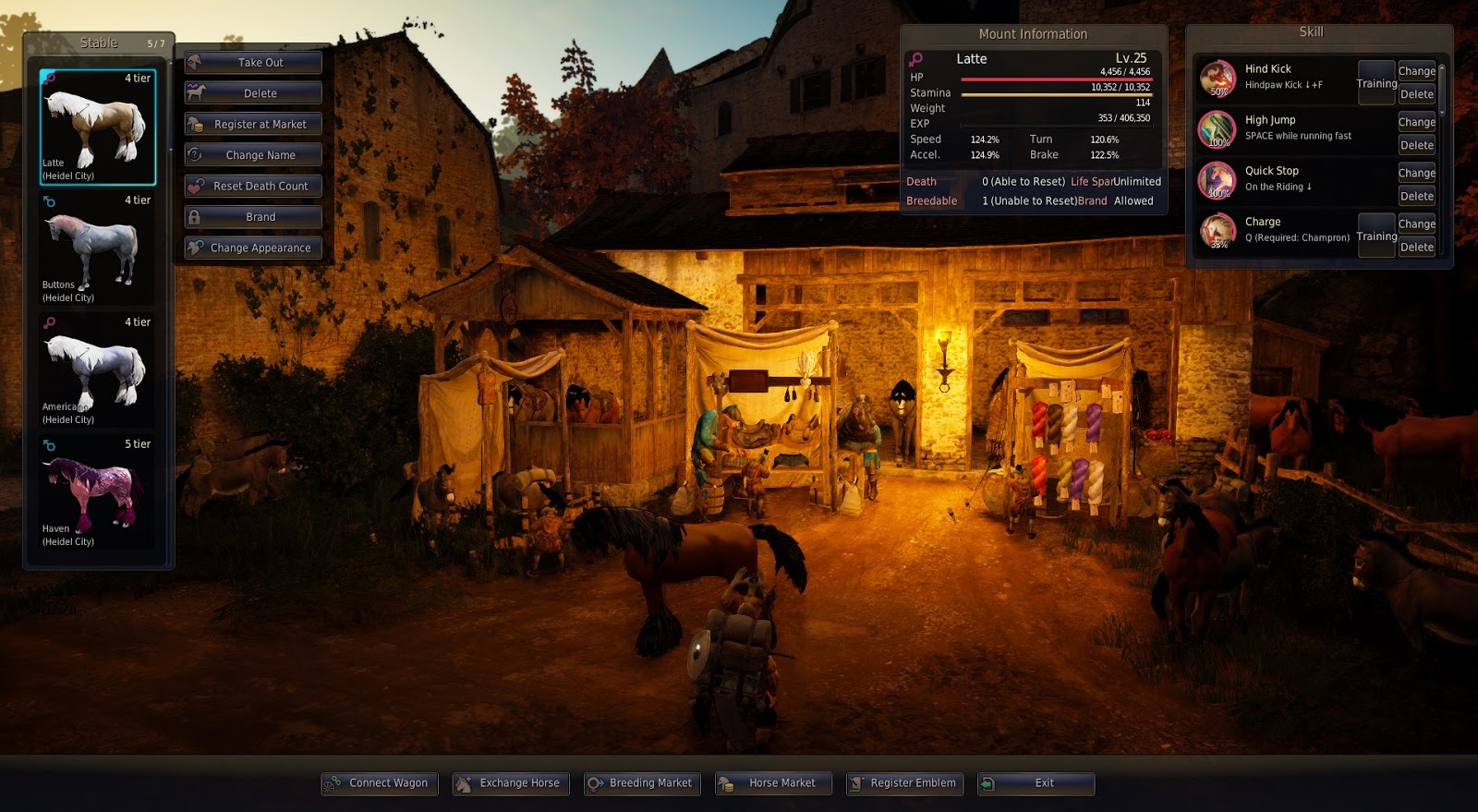This screenshot has height=812, width=1478.
Task: Click the Charge skill icon
Action: pyautogui.click(x=1218, y=231)
